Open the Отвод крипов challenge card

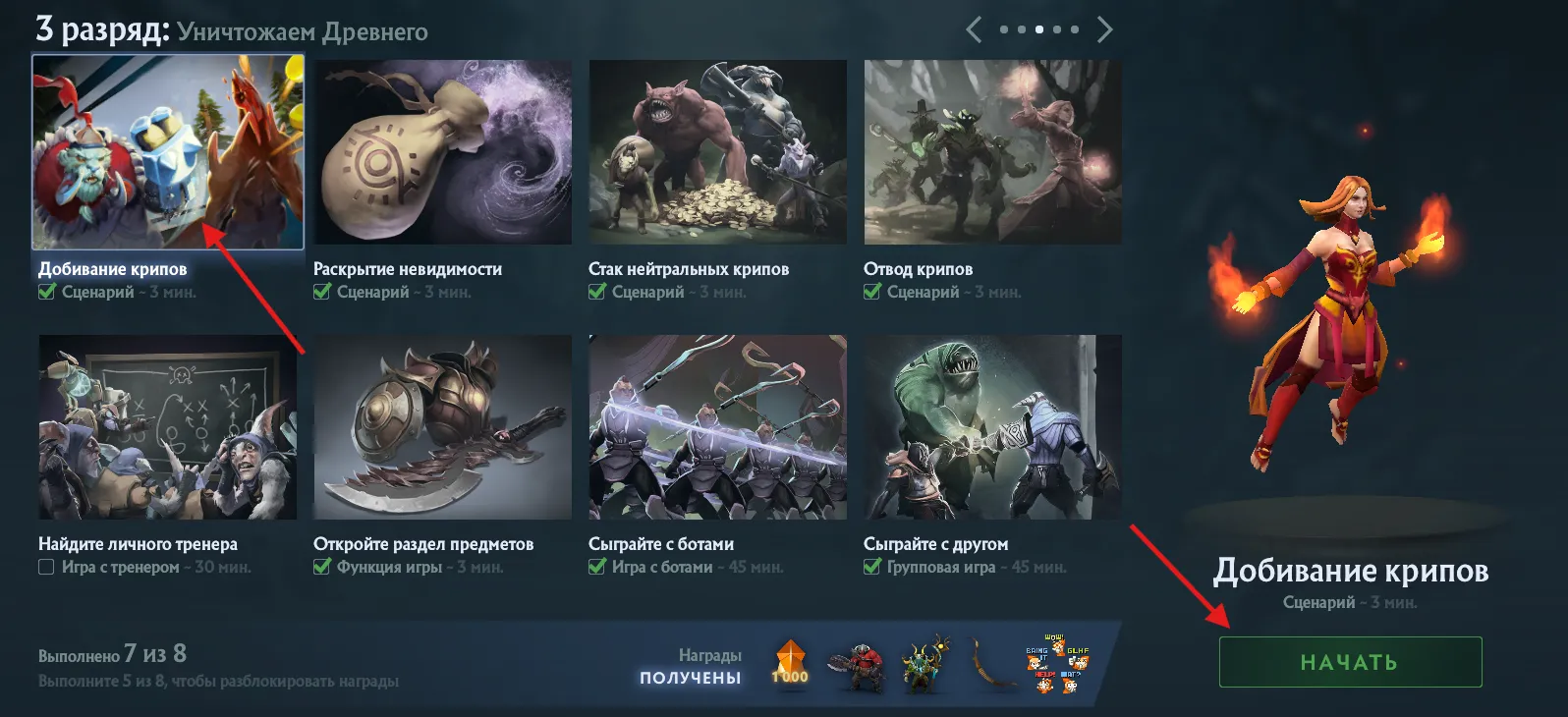(x=993, y=152)
